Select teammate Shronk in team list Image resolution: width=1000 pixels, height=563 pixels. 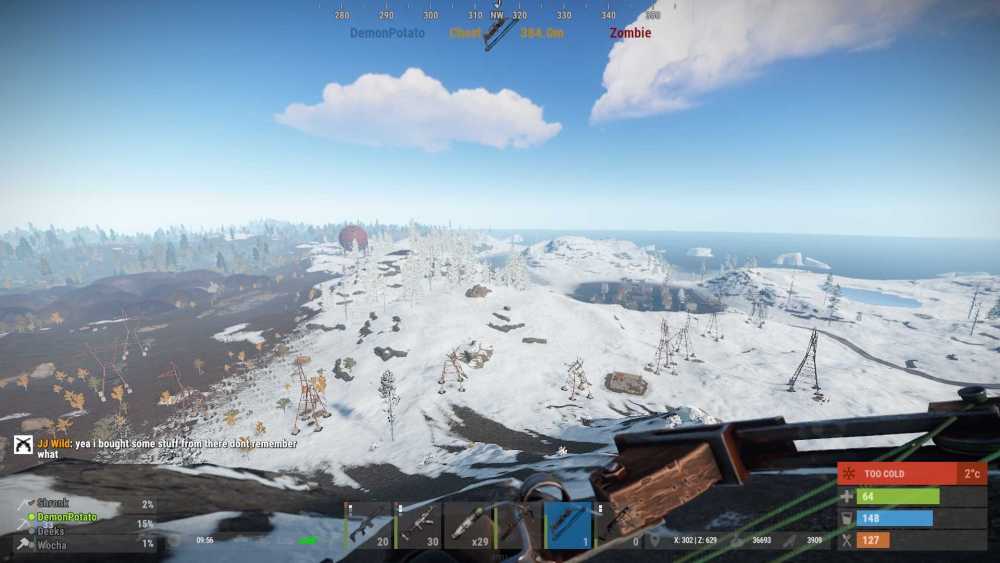53,503
